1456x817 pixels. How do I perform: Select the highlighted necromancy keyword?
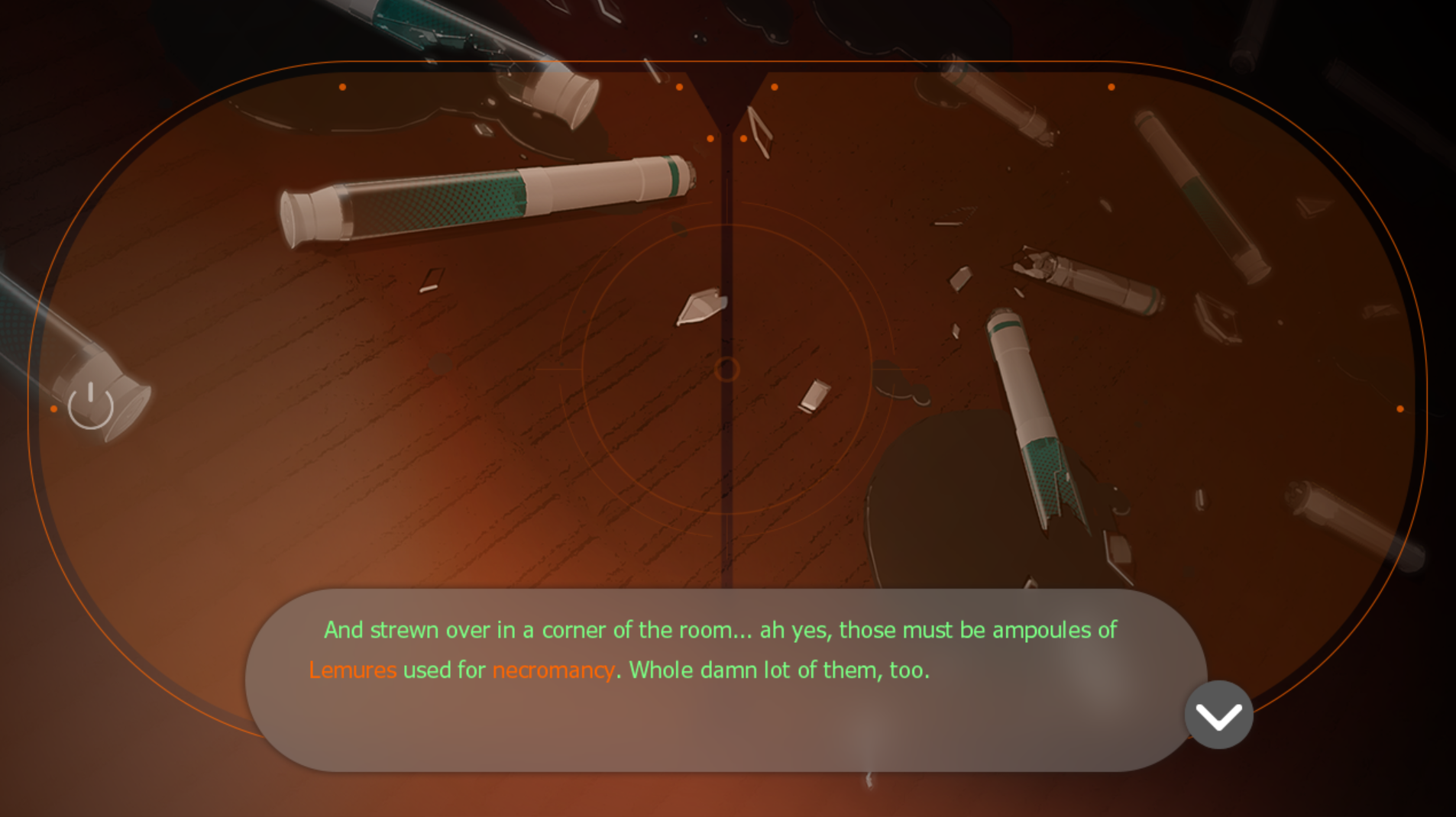point(553,670)
